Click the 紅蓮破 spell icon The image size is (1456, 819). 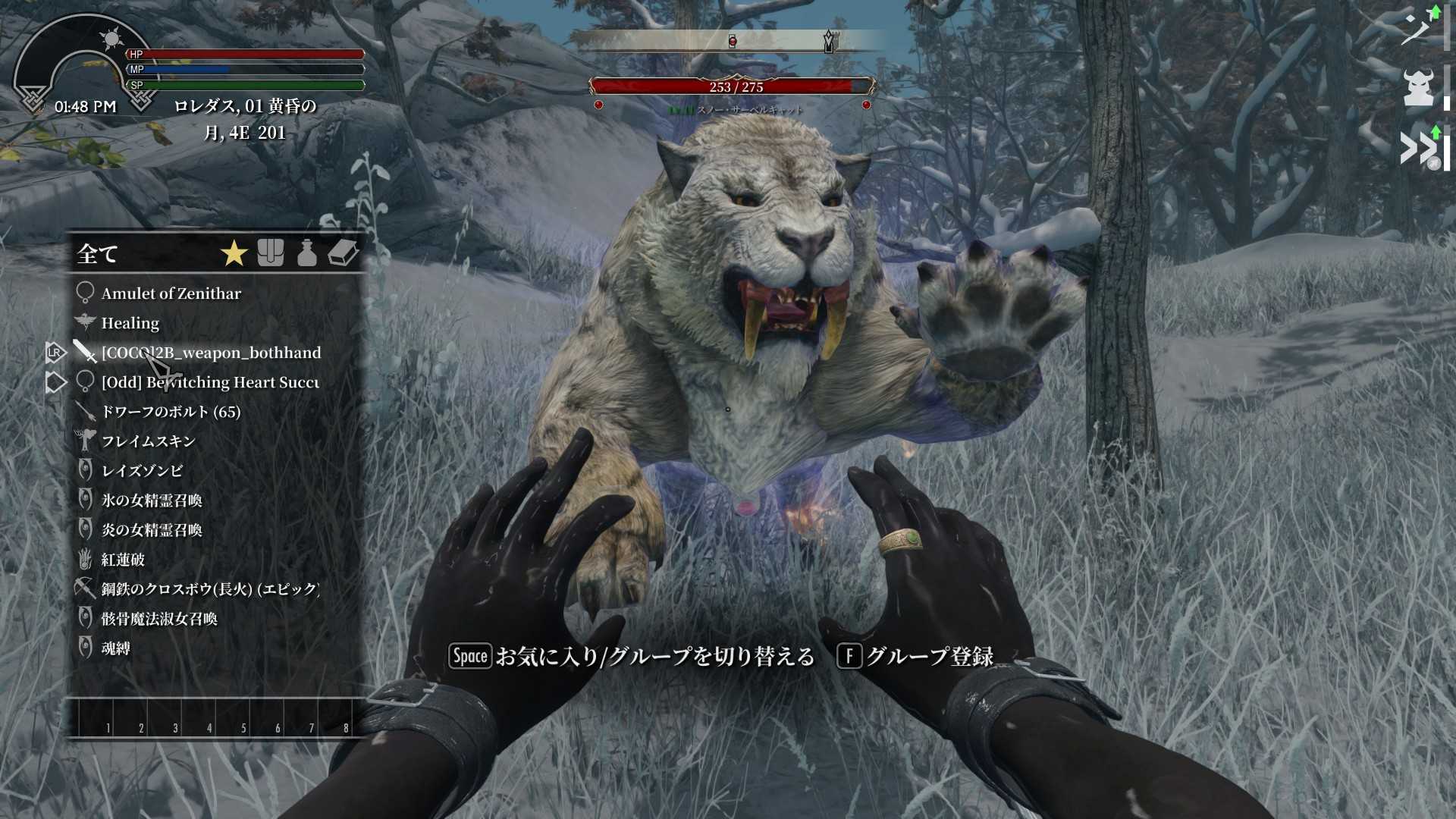(86, 560)
